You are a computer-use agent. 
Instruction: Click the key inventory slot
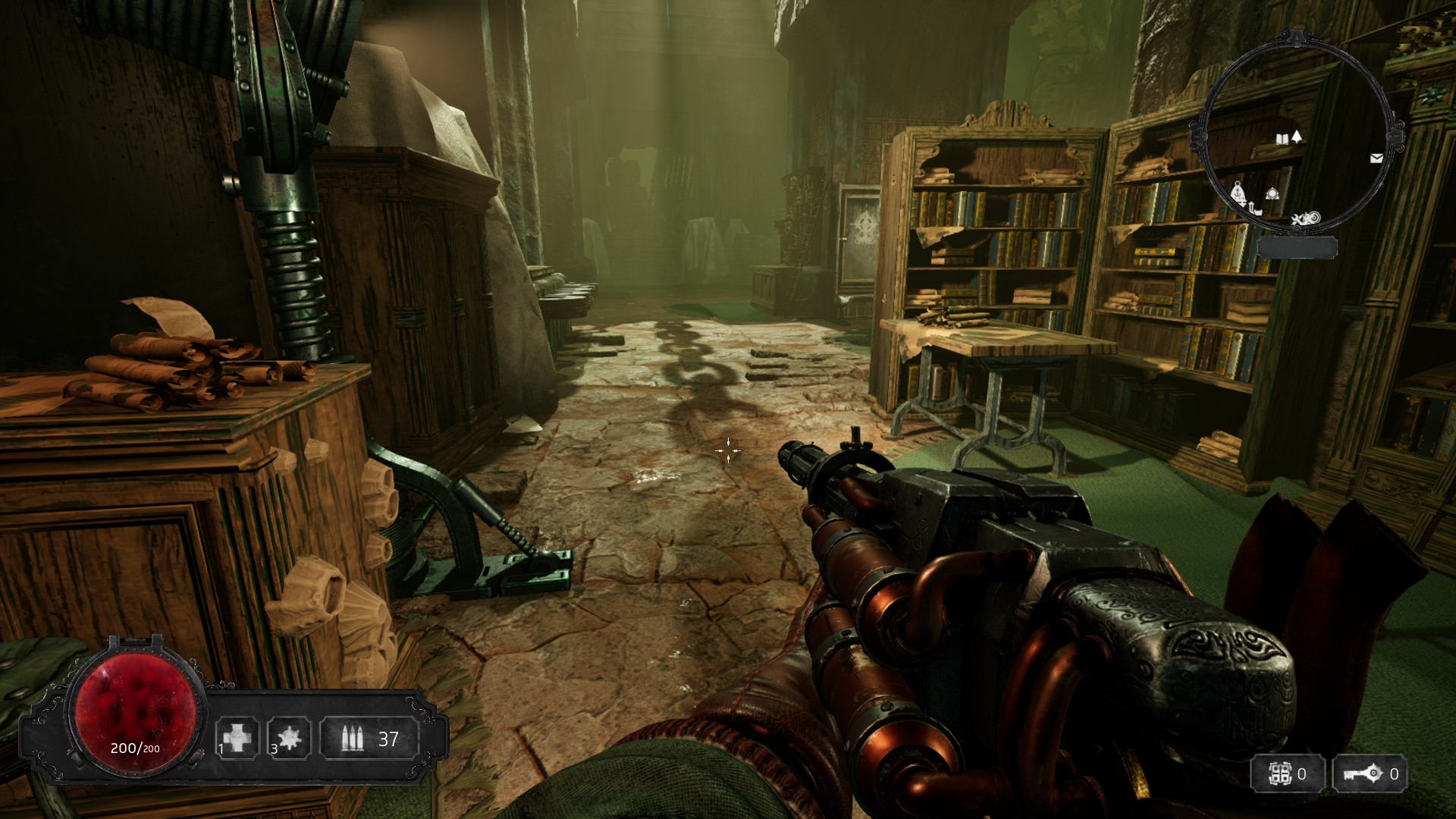tap(1370, 773)
